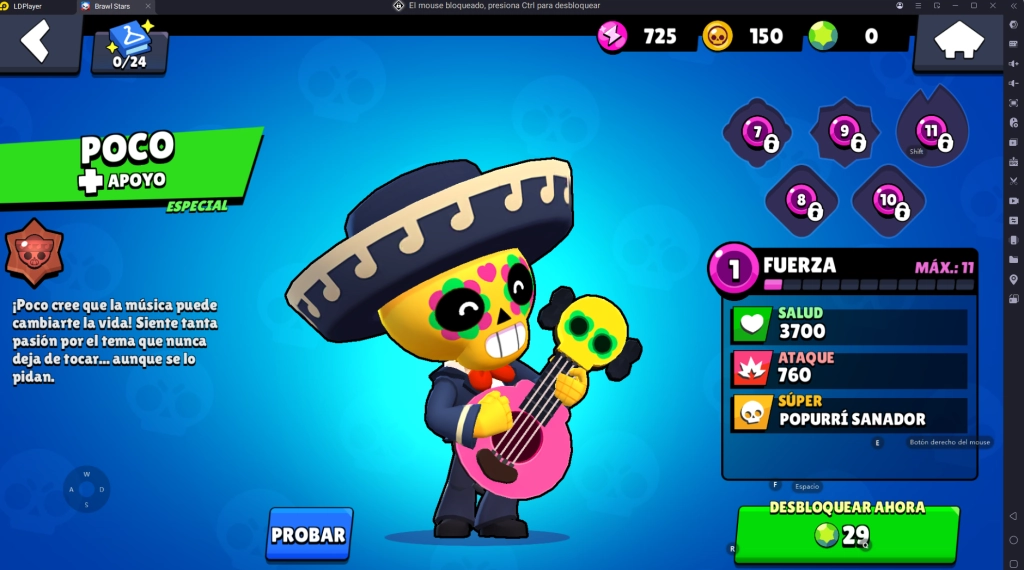Screen dimensions: 1024x570
Task: Try out Poco with the PROBAR button
Action: [x=309, y=534]
